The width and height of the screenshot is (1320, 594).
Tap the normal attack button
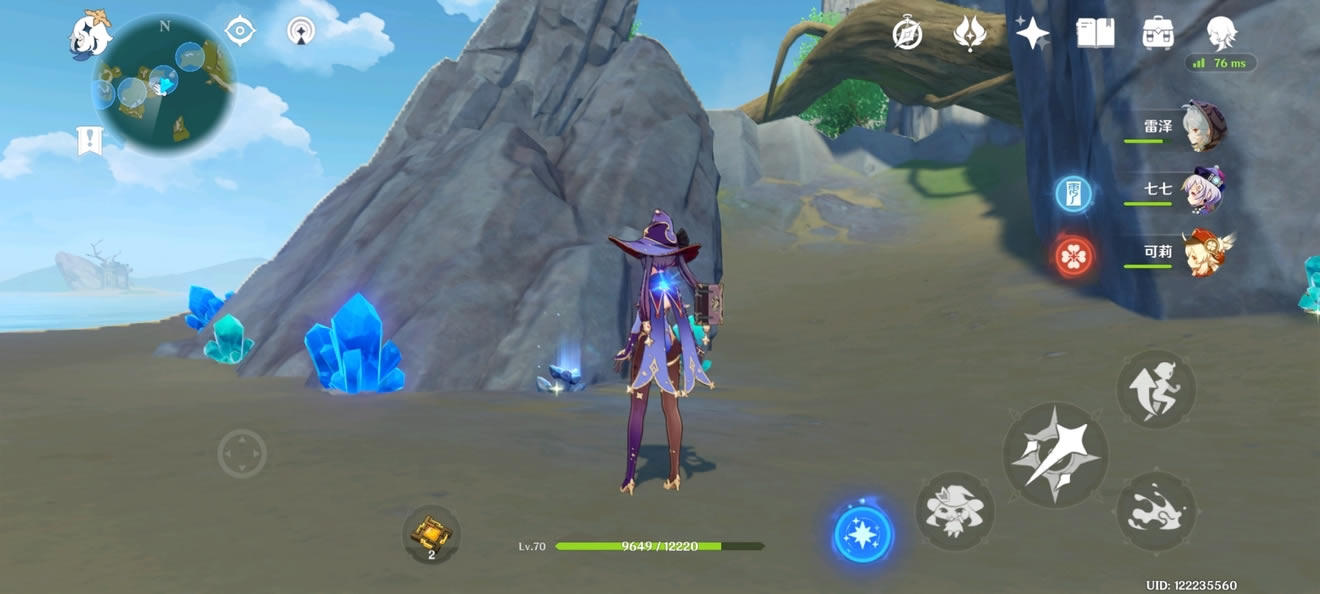(x=1055, y=455)
